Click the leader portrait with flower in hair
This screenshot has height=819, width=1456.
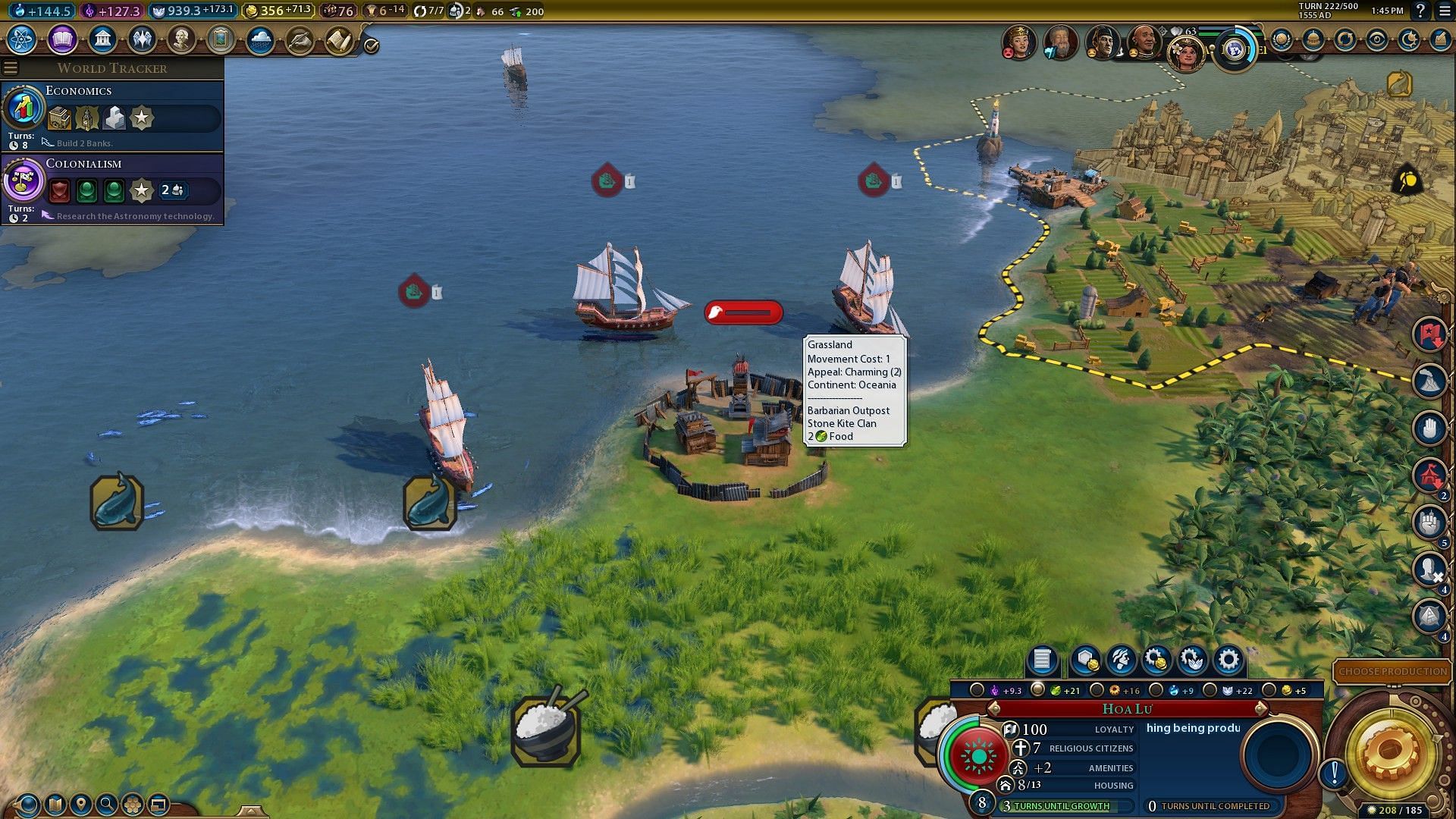1185,53
